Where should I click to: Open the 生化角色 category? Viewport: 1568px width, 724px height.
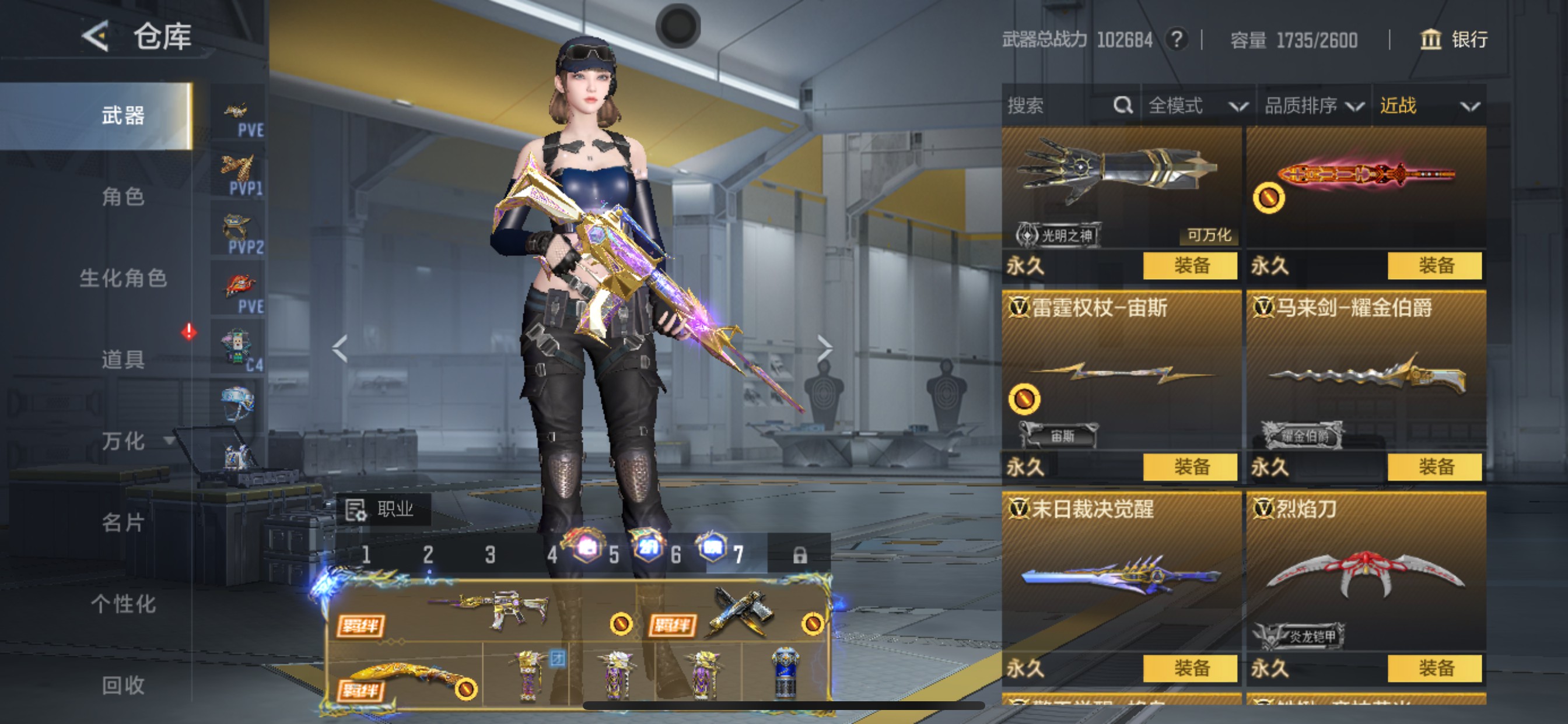[x=123, y=278]
